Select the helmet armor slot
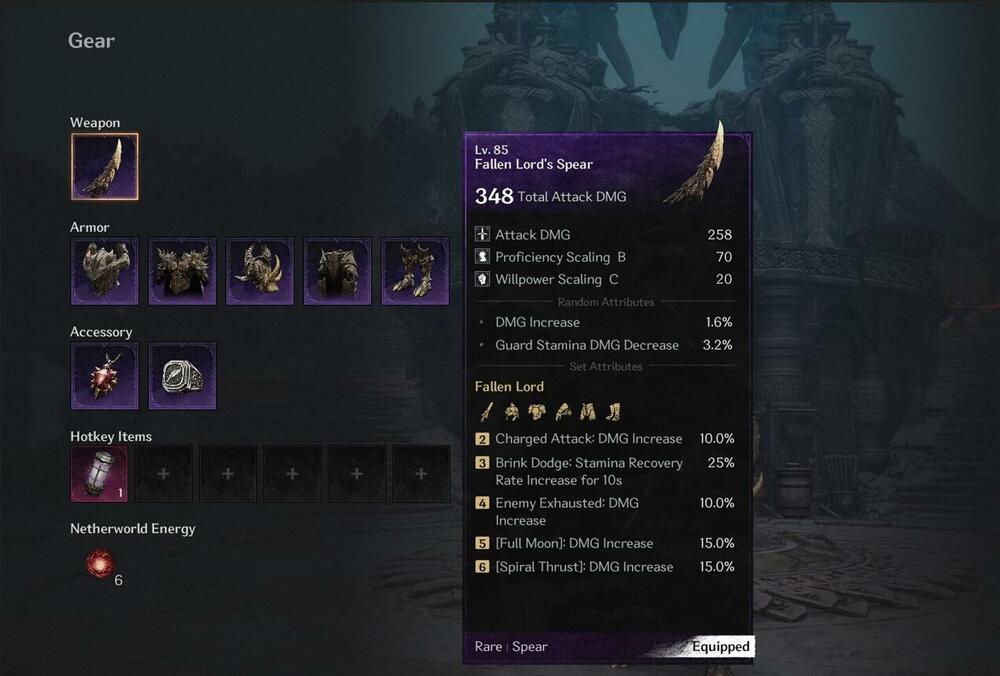 tap(105, 271)
